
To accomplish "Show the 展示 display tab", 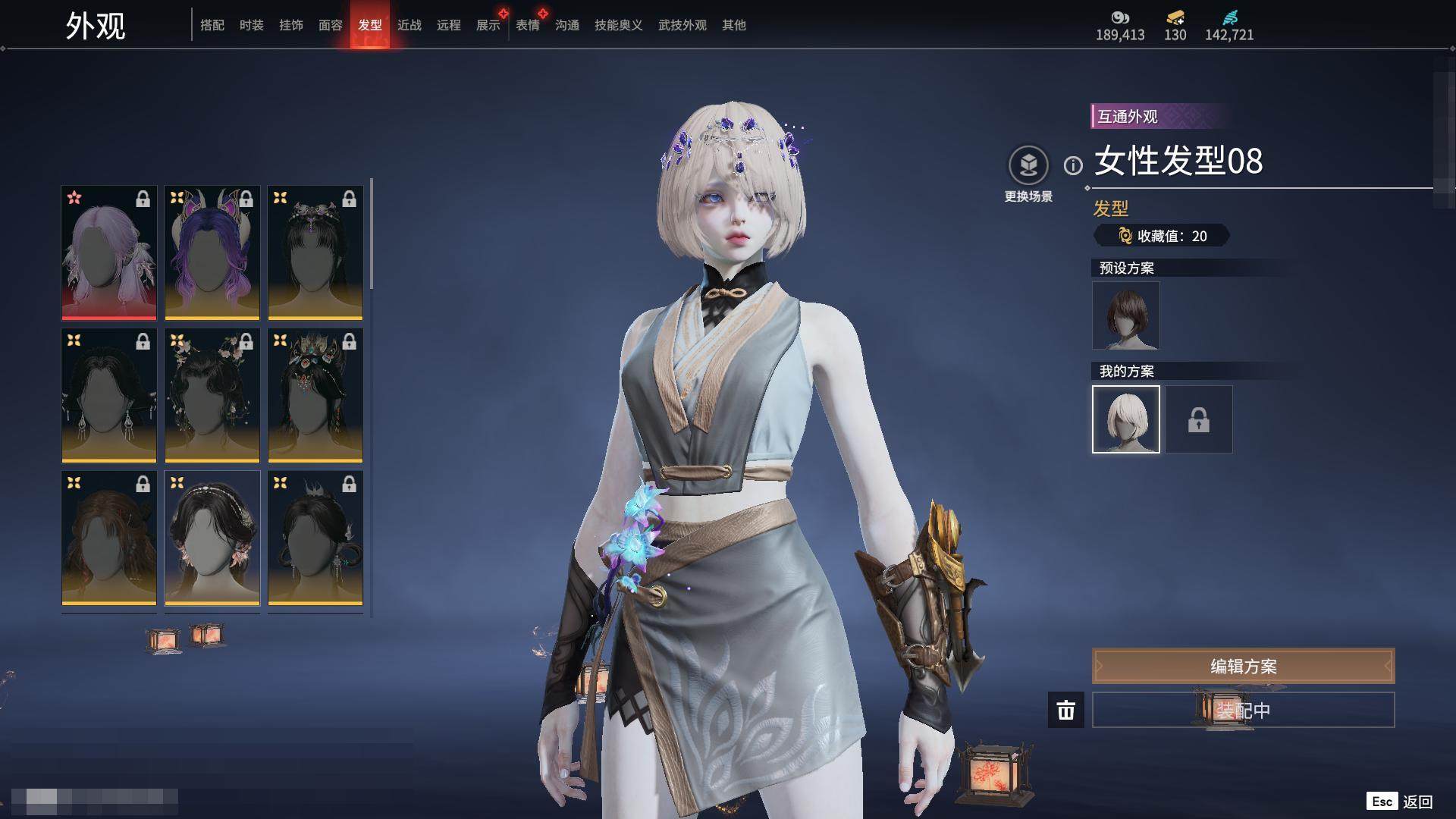I will click(x=488, y=25).
